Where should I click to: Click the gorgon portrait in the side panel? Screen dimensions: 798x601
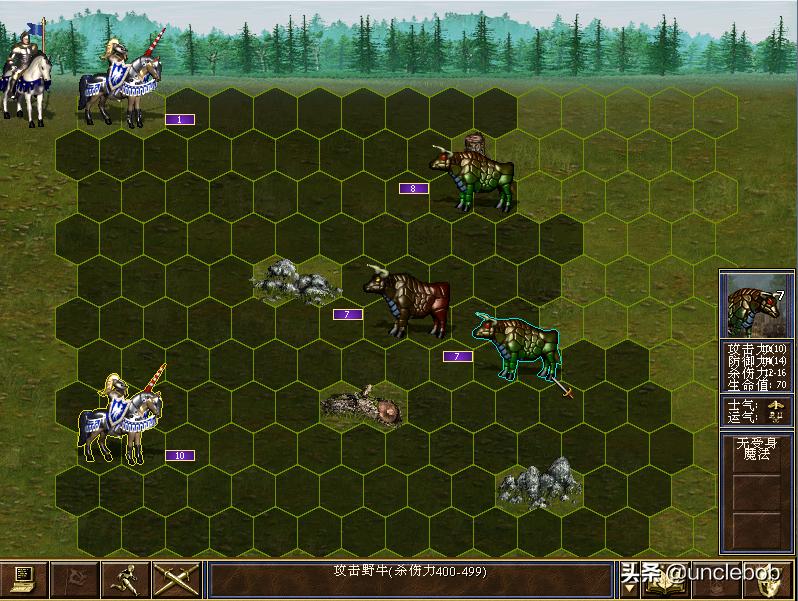[x=757, y=307]
